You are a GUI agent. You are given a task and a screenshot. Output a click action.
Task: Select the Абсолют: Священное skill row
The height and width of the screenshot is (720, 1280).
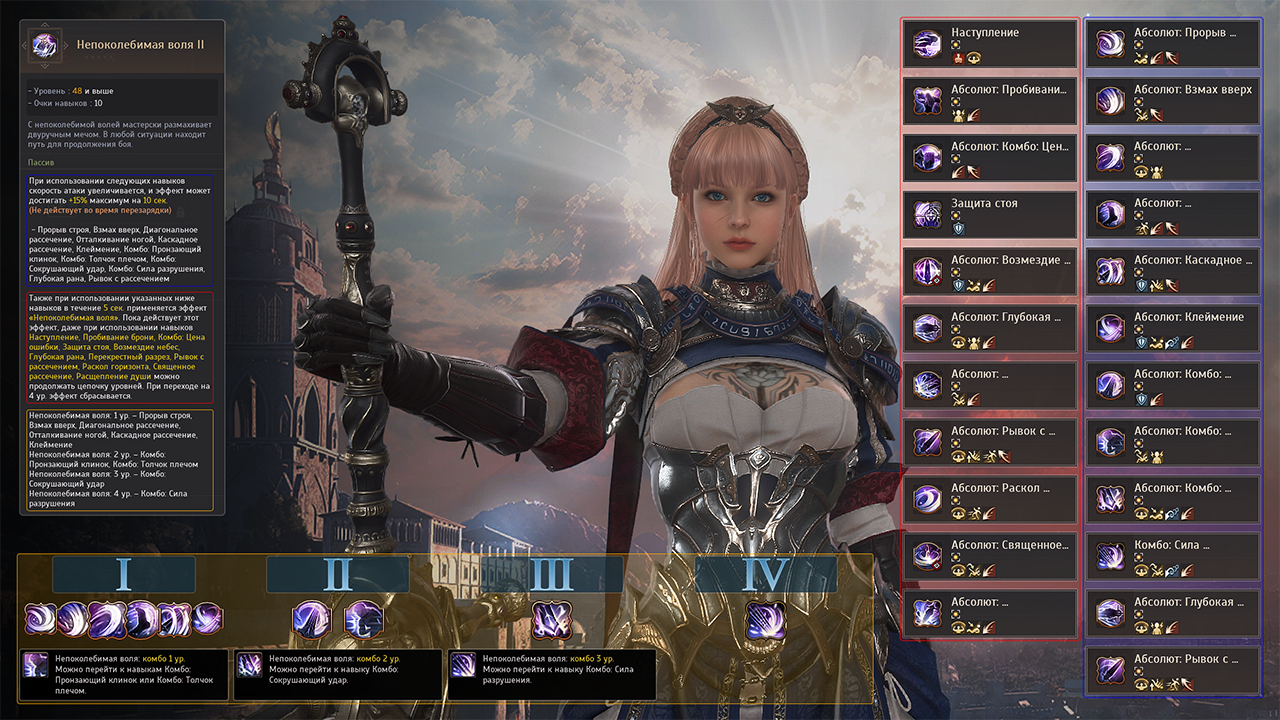990,557
